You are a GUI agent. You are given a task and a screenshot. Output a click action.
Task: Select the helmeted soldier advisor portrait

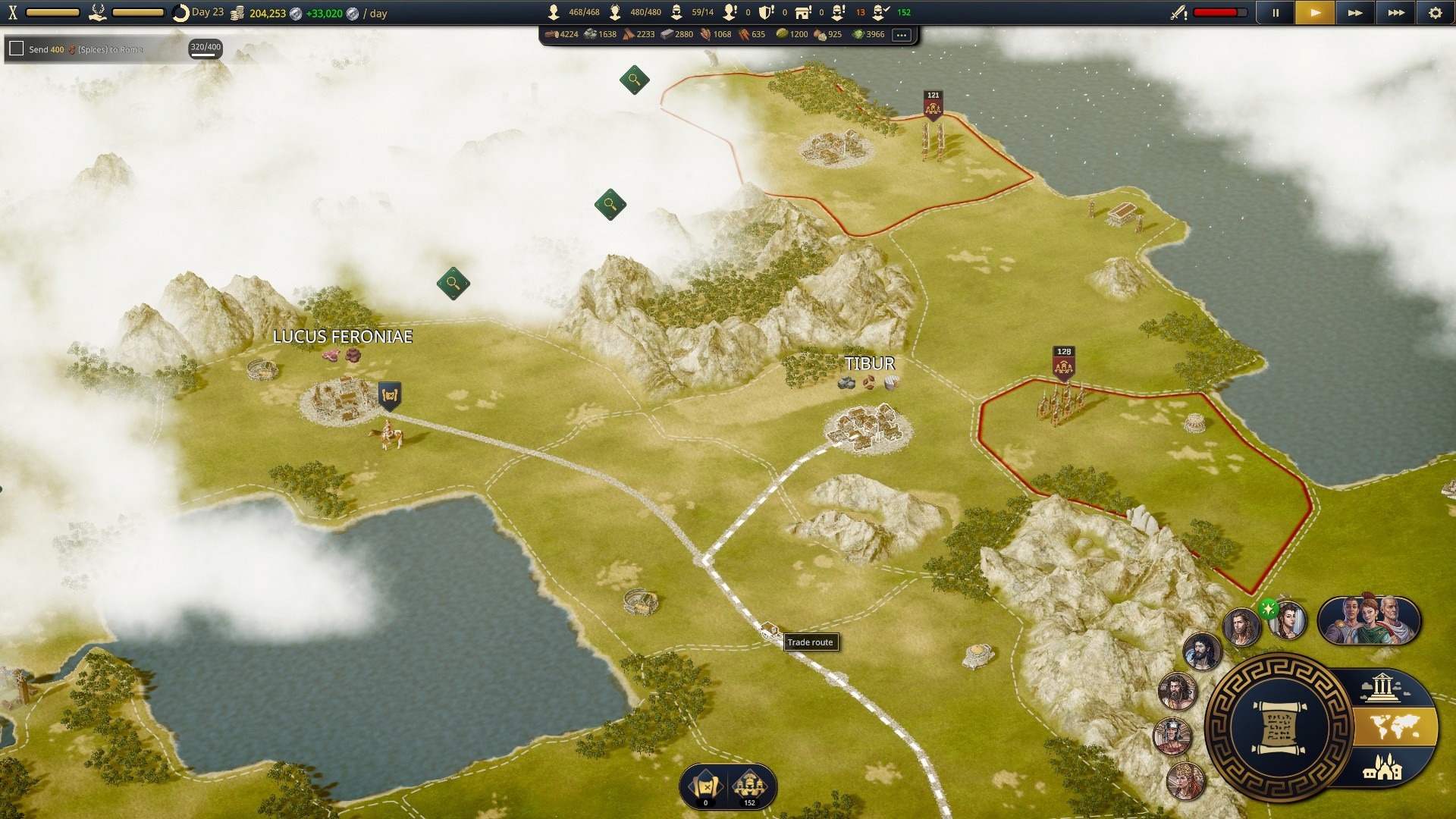point(1172,736)
